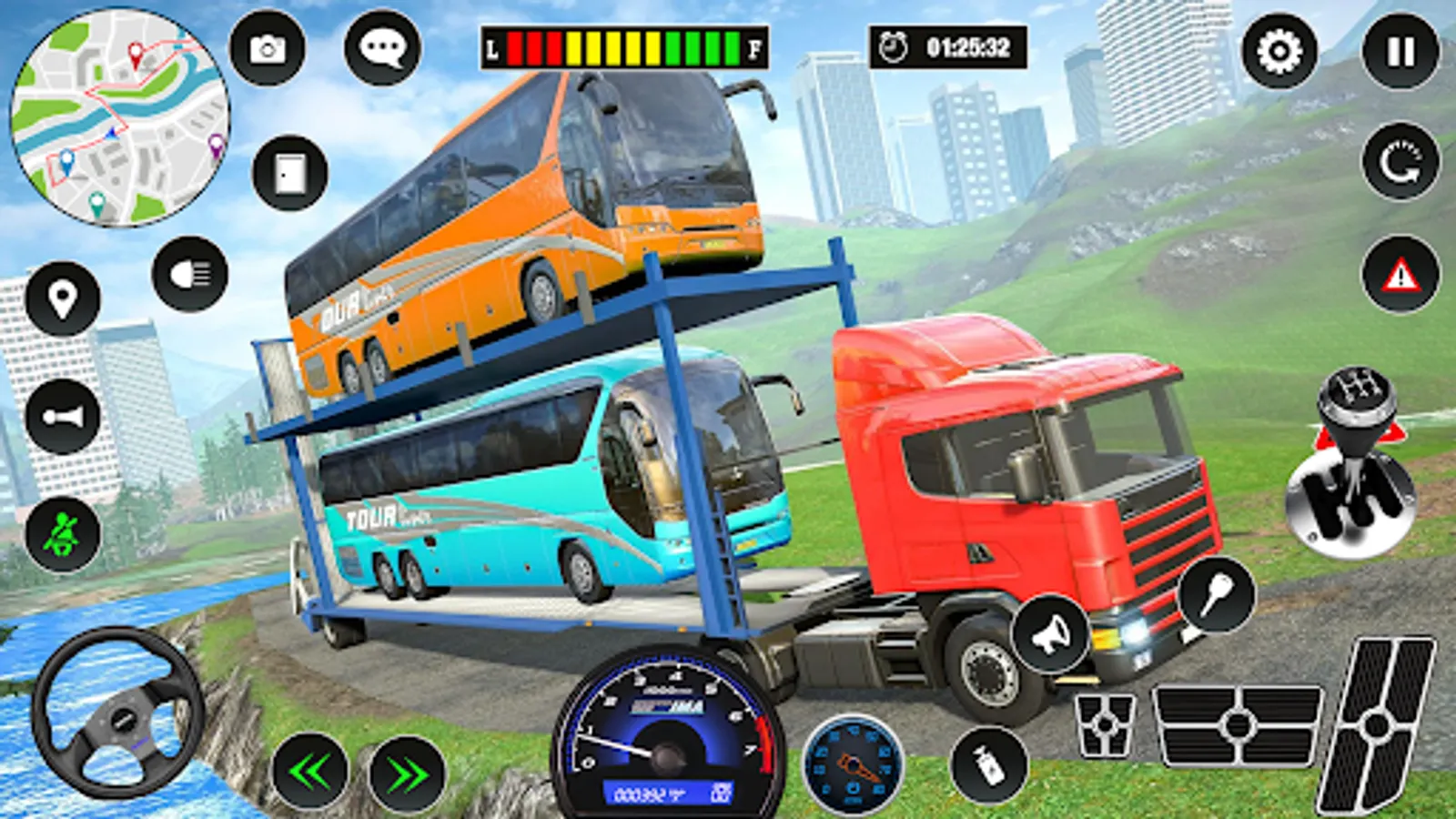Screen dimensions: 1456x819
Task: Toggle the door button
Action: (x=290, y=172)
